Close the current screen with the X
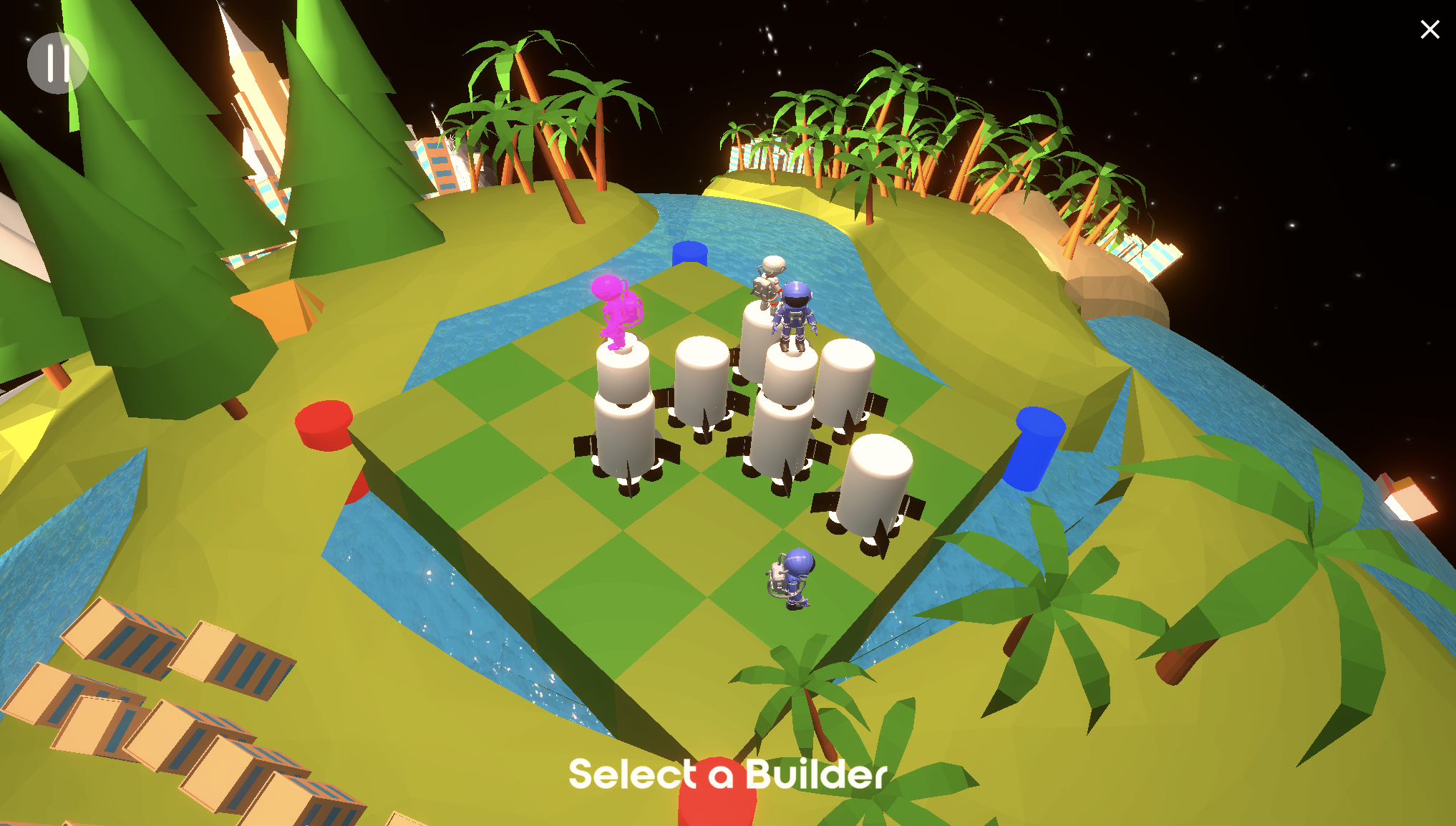The width and height of the screenshot is (1456, 826). 1429,29
